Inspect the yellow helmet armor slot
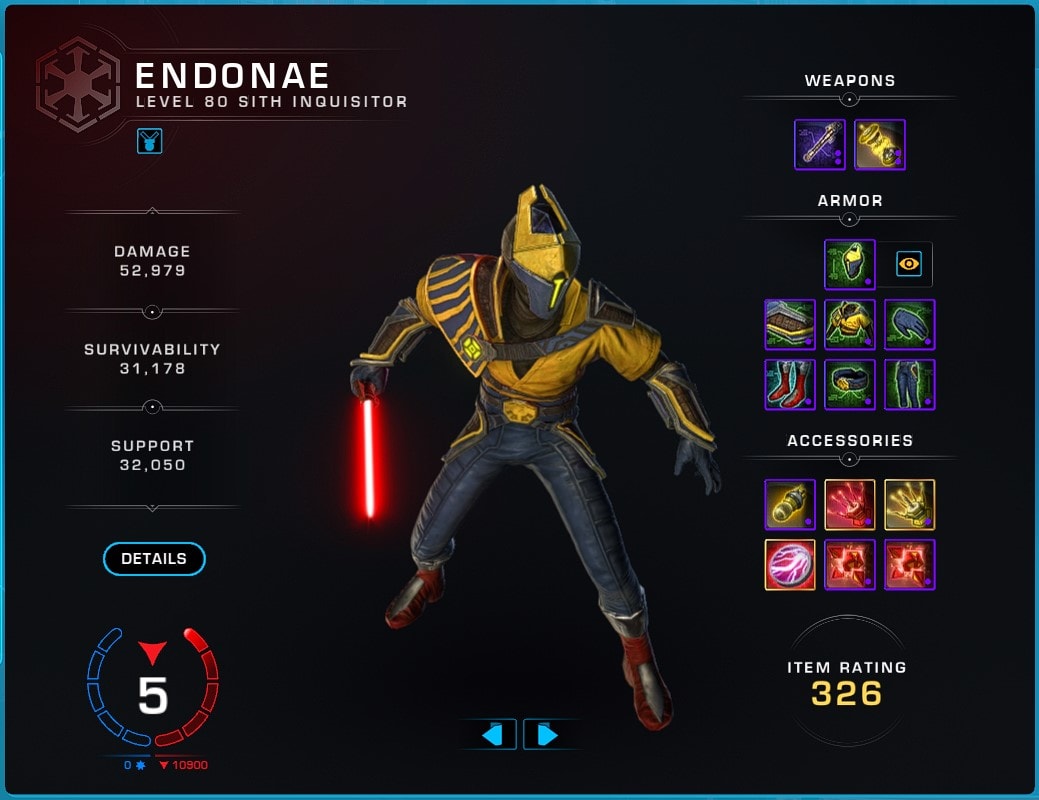This screenshot has width=1039, height=800. pyautogui.click(x=850, y=264)
